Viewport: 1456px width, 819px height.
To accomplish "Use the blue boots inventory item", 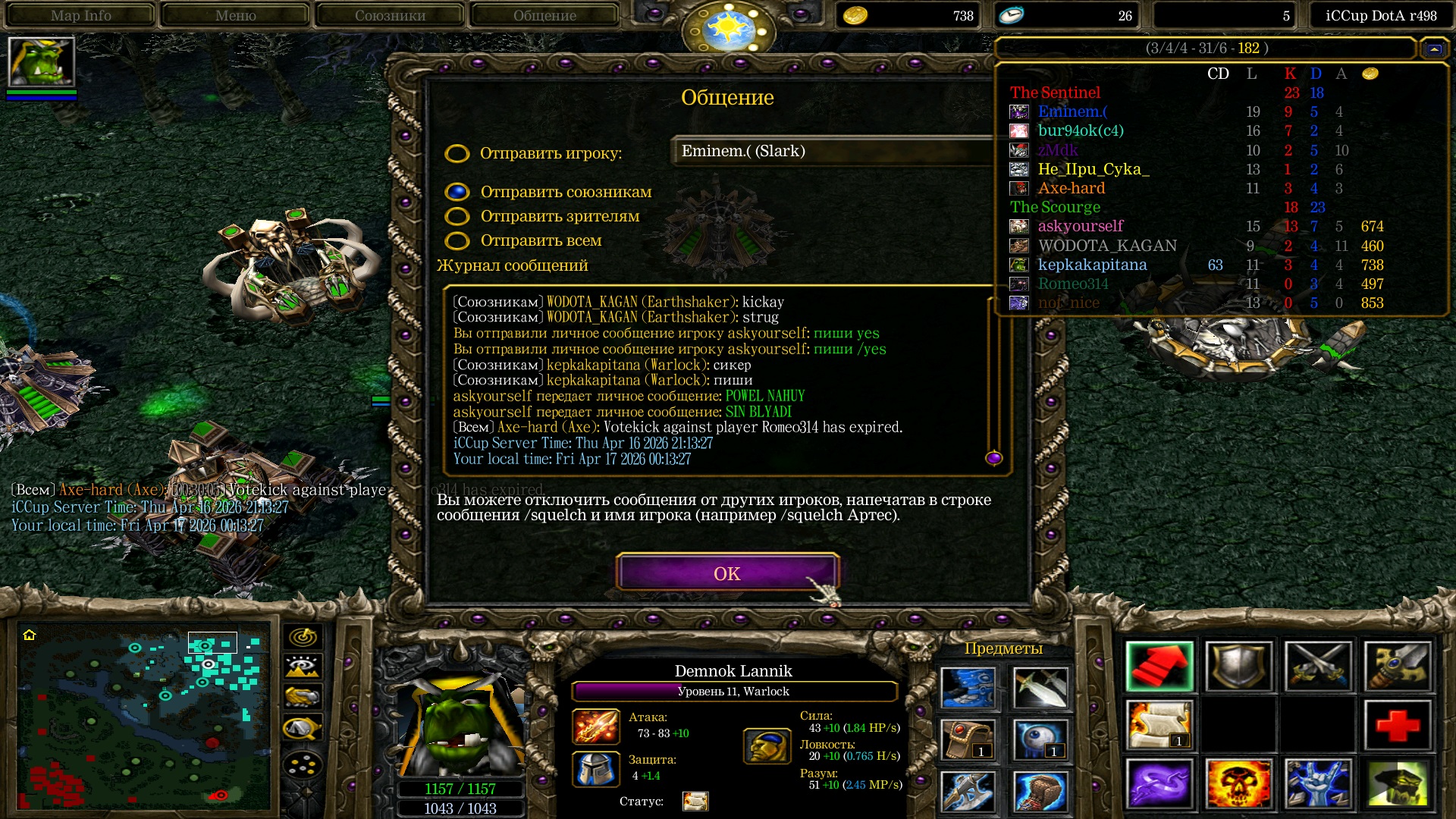I will pos(968,687).
